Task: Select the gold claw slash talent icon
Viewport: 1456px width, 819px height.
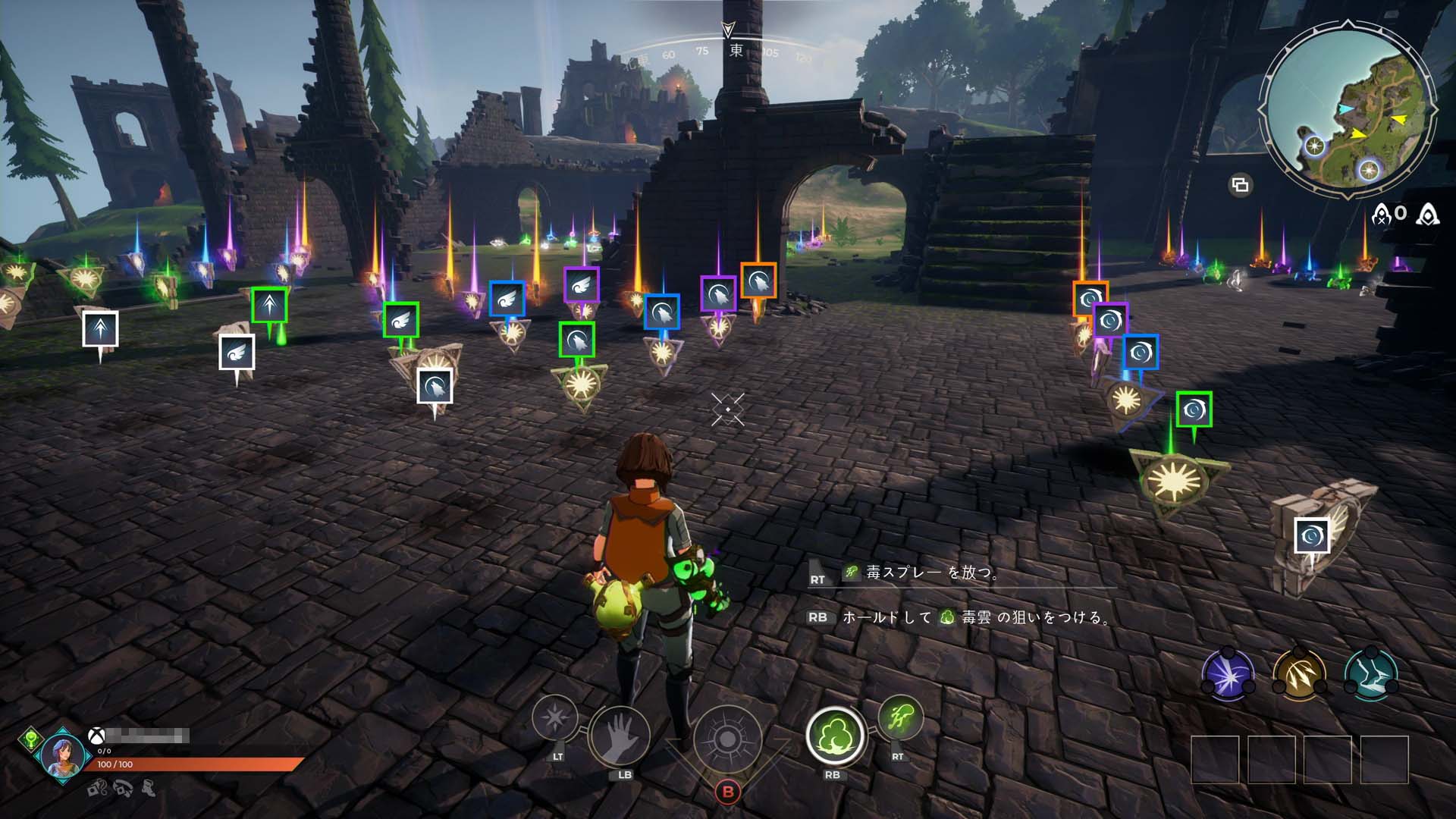Action: point(1299,673)
